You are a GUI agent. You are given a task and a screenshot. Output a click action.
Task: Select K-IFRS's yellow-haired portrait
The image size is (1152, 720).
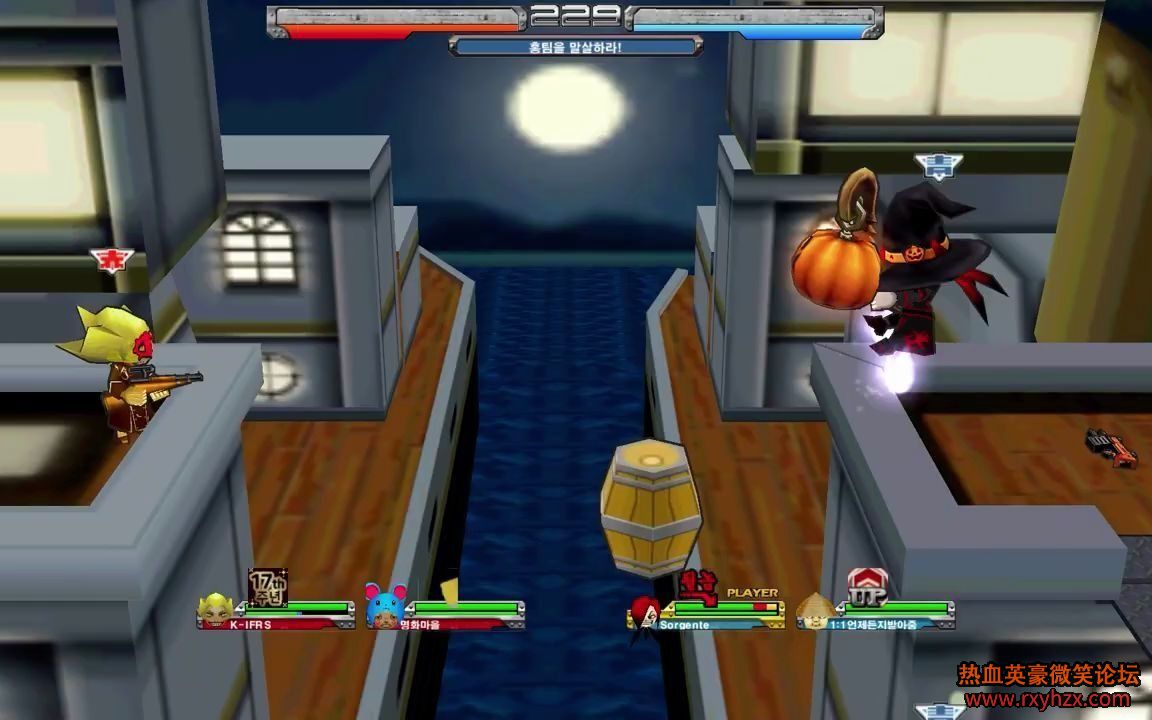click(215, 609)
